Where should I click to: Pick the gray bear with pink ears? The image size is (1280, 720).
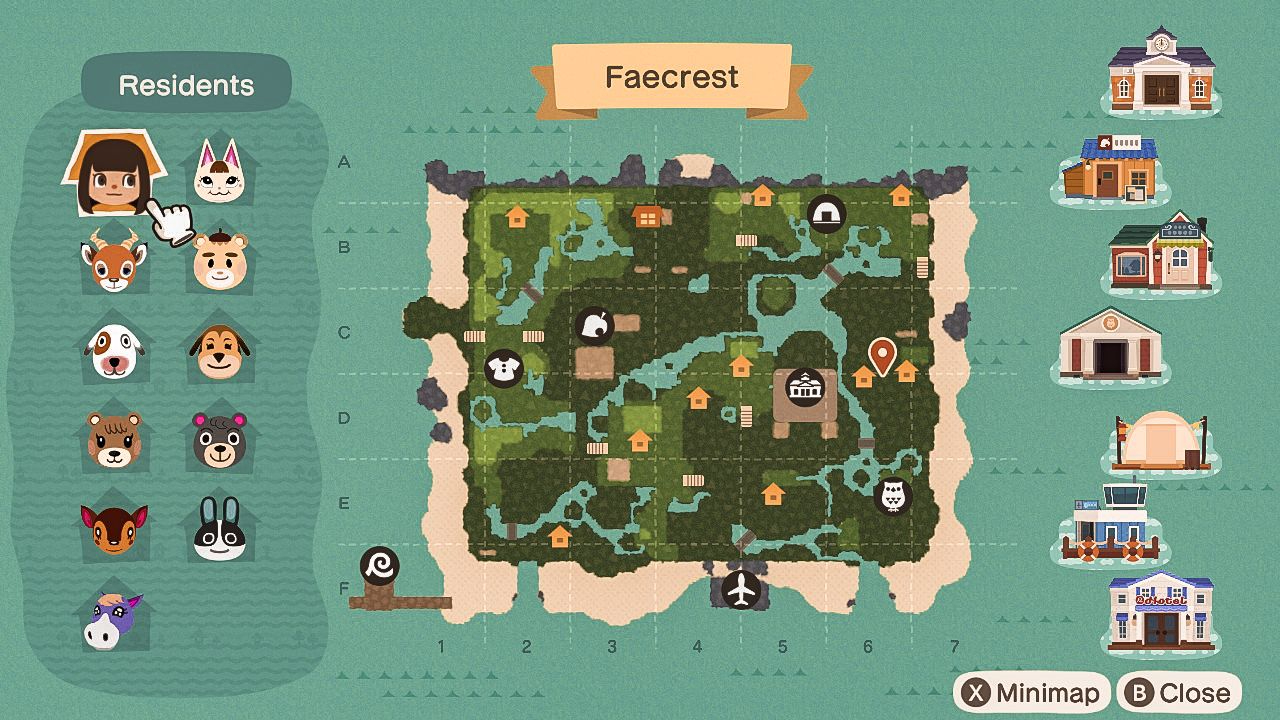point(219,440)
